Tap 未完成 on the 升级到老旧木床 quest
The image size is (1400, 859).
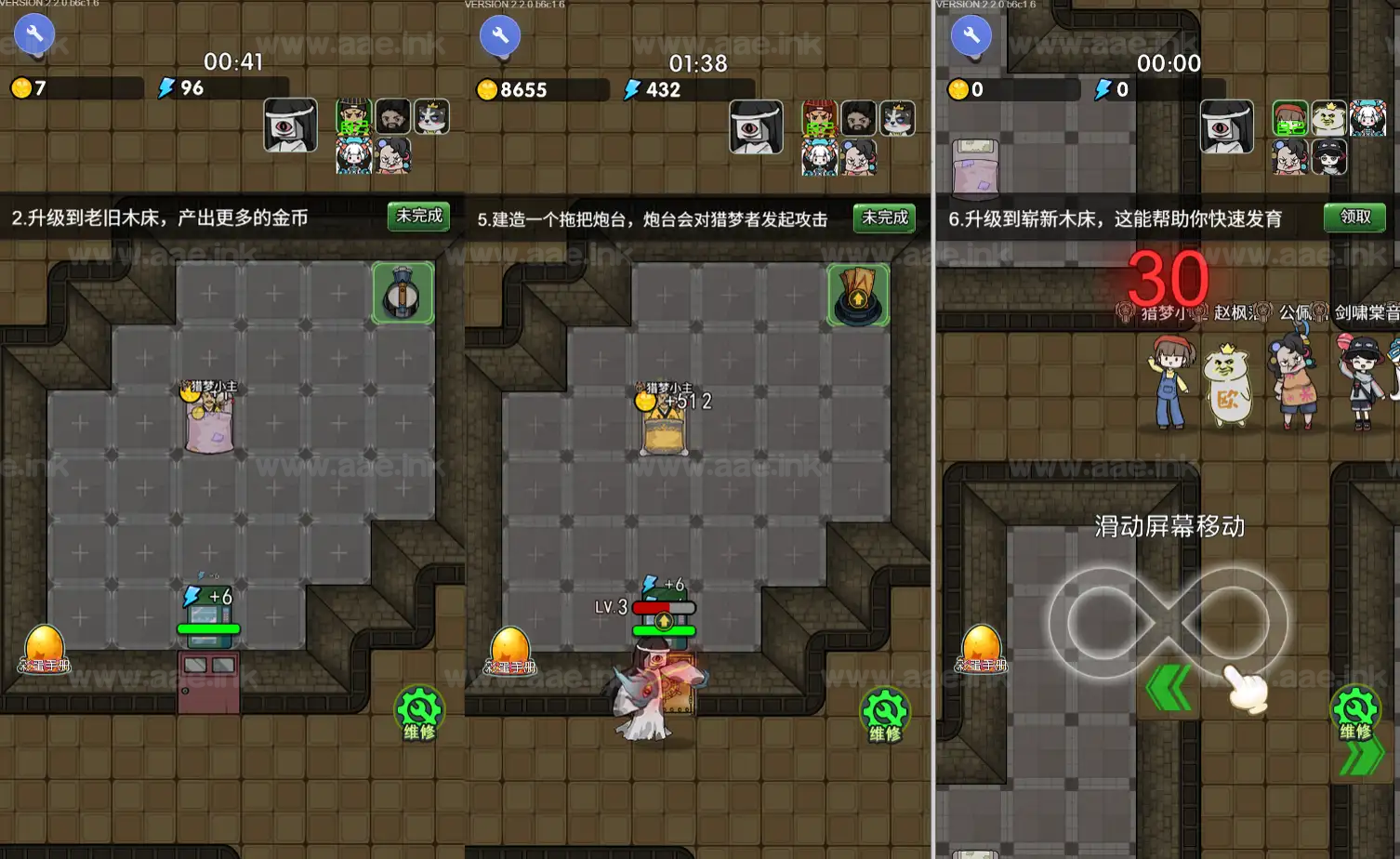click(x=418, y=217)
